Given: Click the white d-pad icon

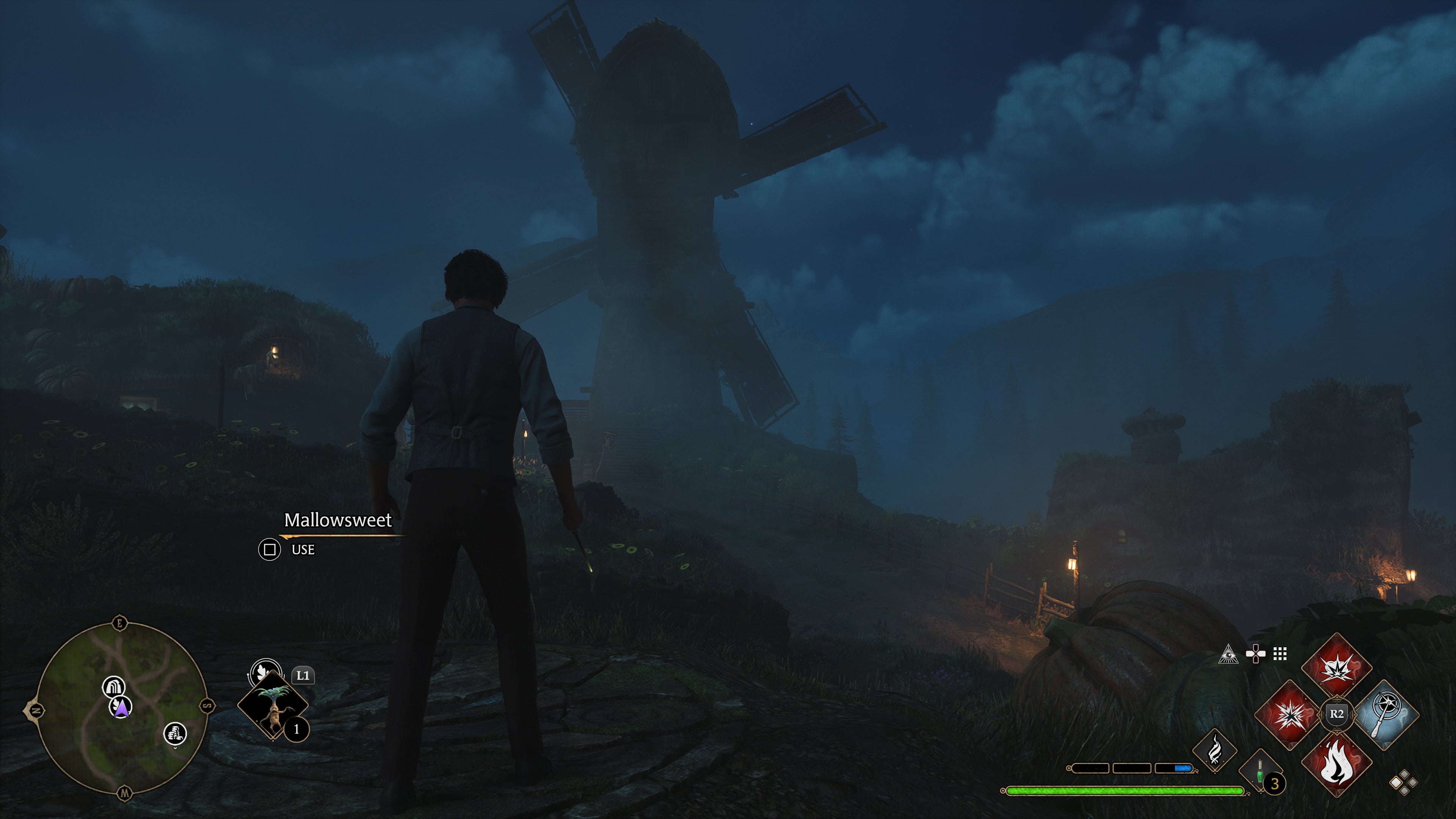Looking at the screenshot, I should coord(1255,654).
